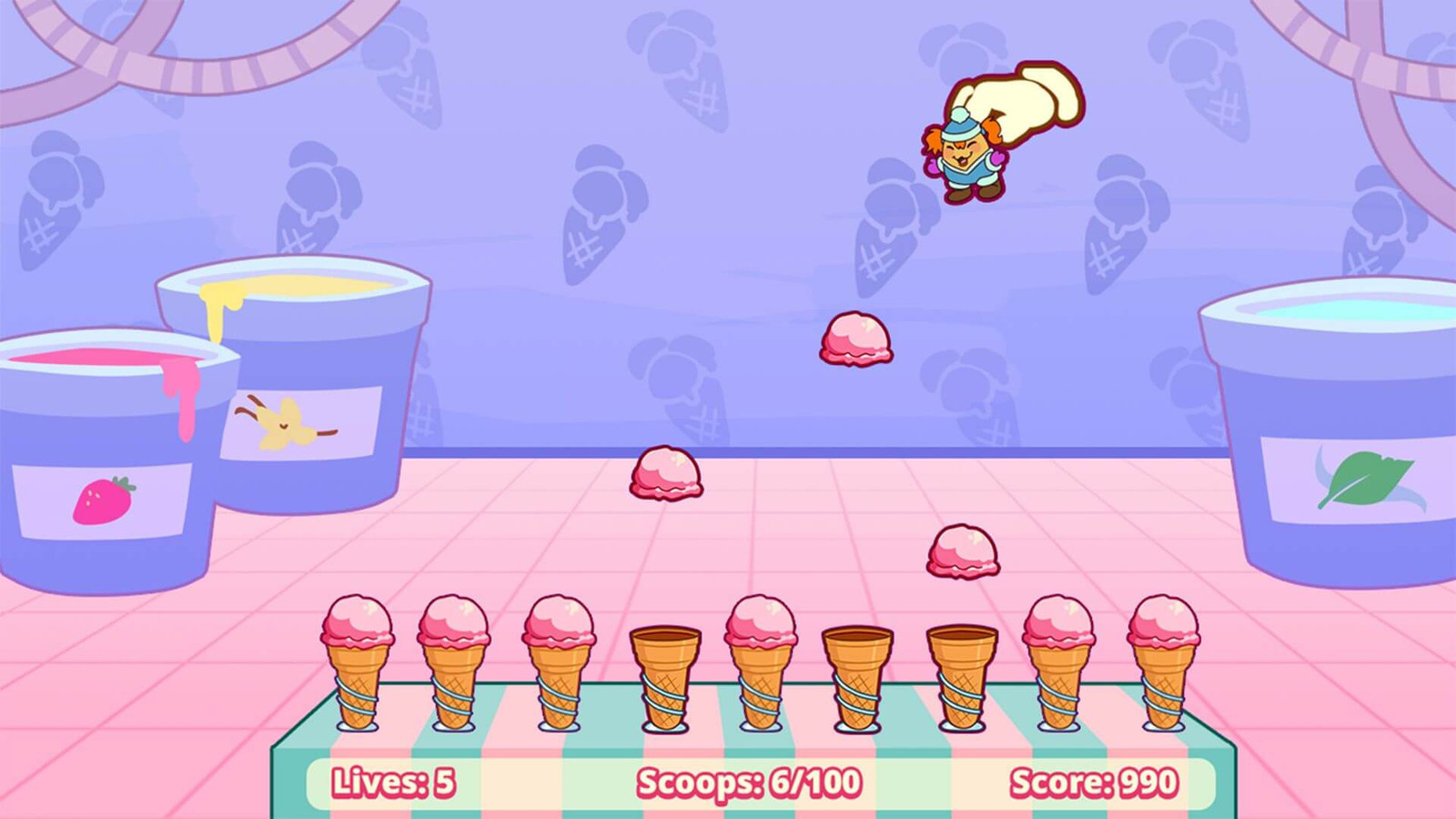This screenshot has width=1456, height=819.
Task: Click the middle falling scoop
Action: (664, 473)
